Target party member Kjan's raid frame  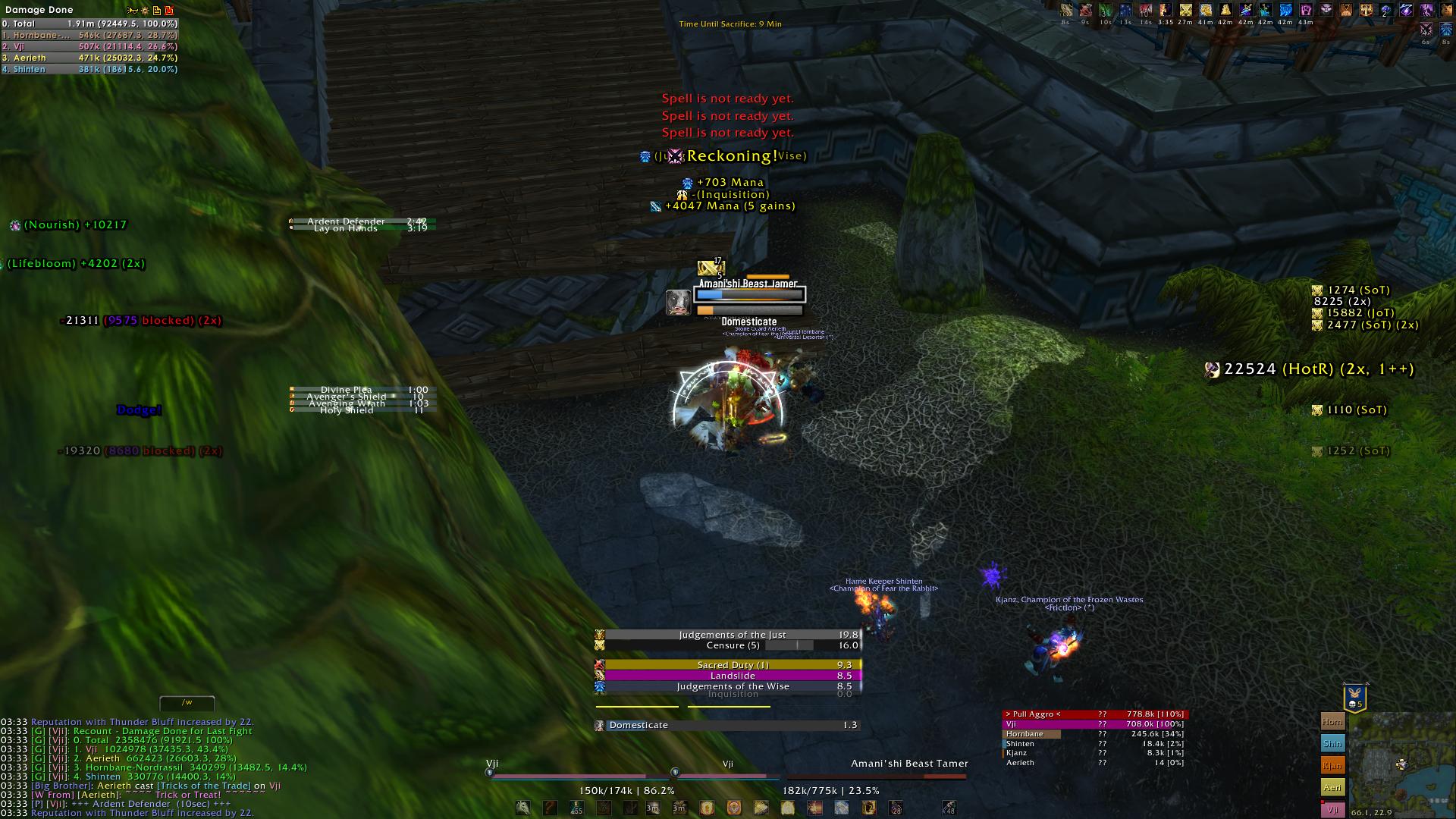1332,766
